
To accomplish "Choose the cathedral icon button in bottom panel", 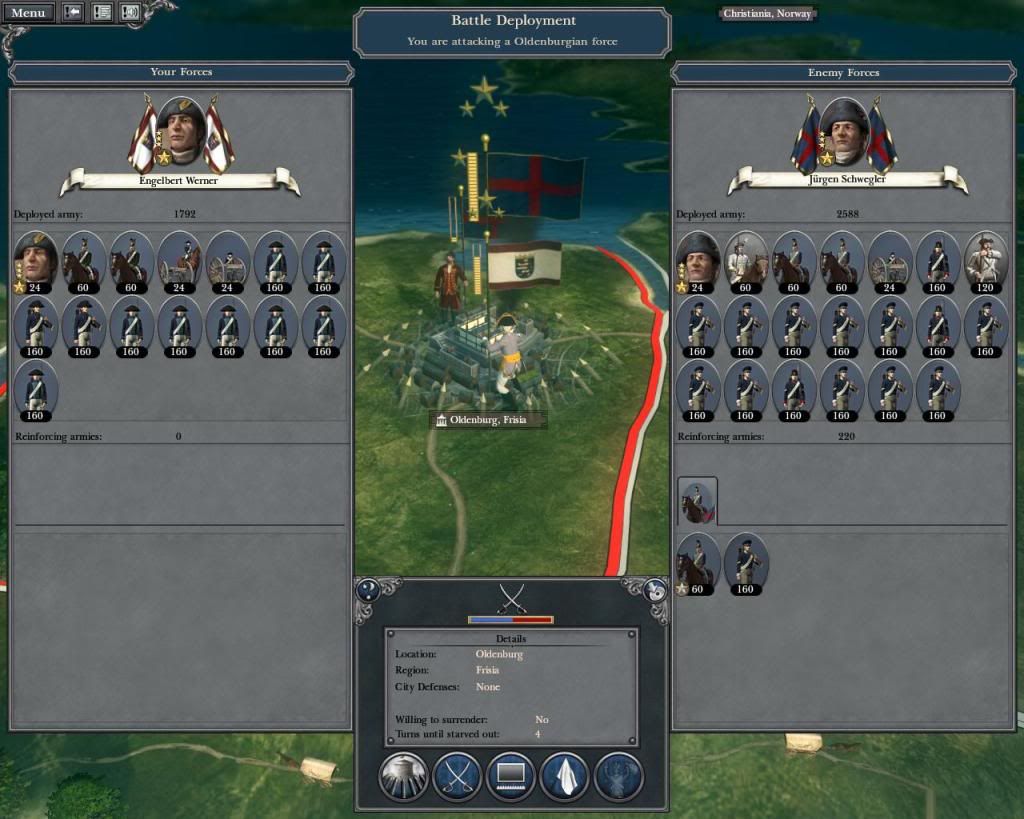I will (x=404, y=776).
